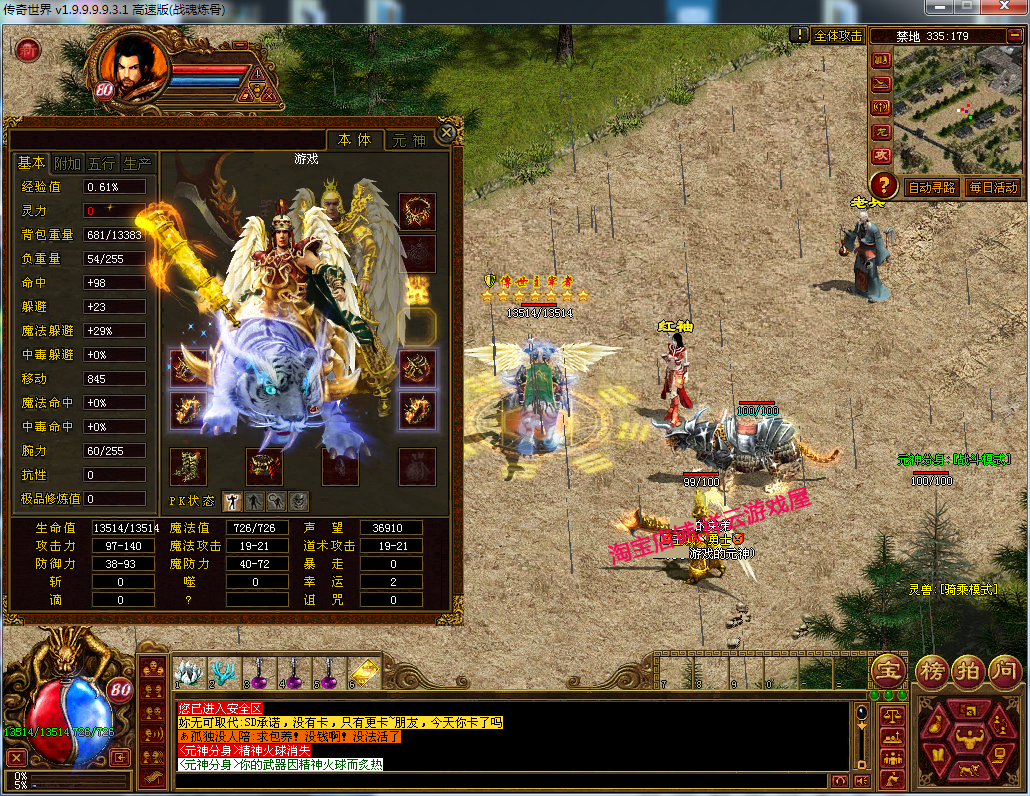
Task: Select the 五行 tab
Action: pyautogui.click(x=101, y=163)
